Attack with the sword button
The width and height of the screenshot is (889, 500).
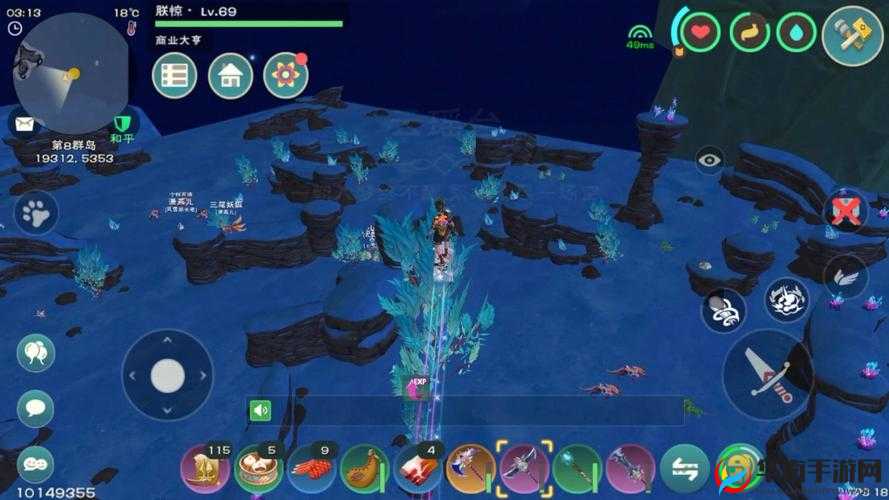point(767,374)
